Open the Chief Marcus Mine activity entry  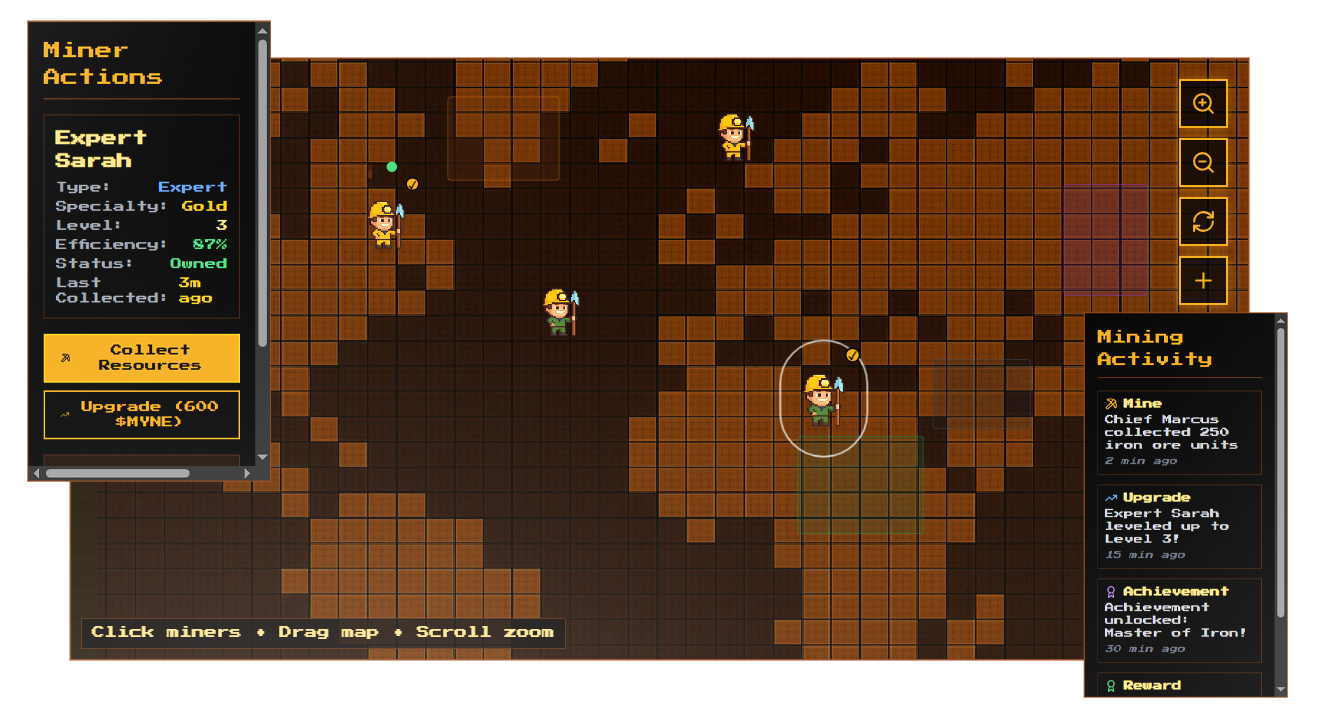tap(1178, 432)
